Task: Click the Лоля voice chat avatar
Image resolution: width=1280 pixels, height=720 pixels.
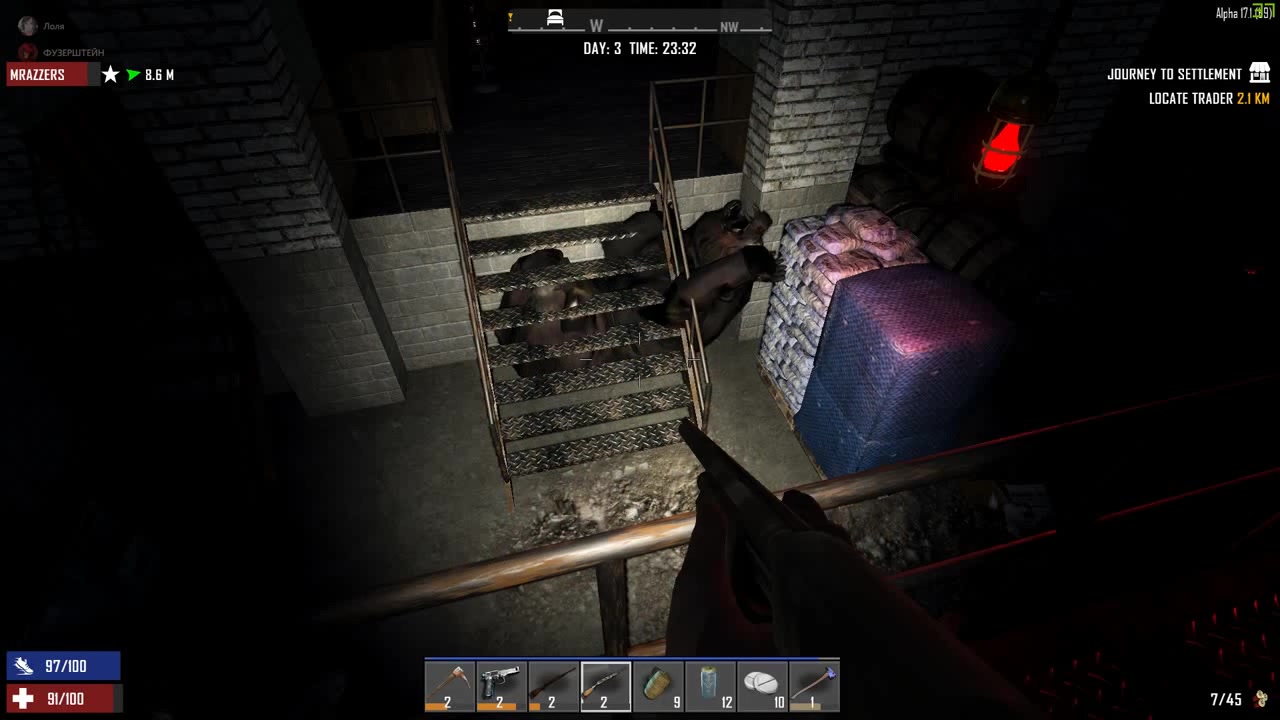Action: pyautogui.click(x=27, y=26)
